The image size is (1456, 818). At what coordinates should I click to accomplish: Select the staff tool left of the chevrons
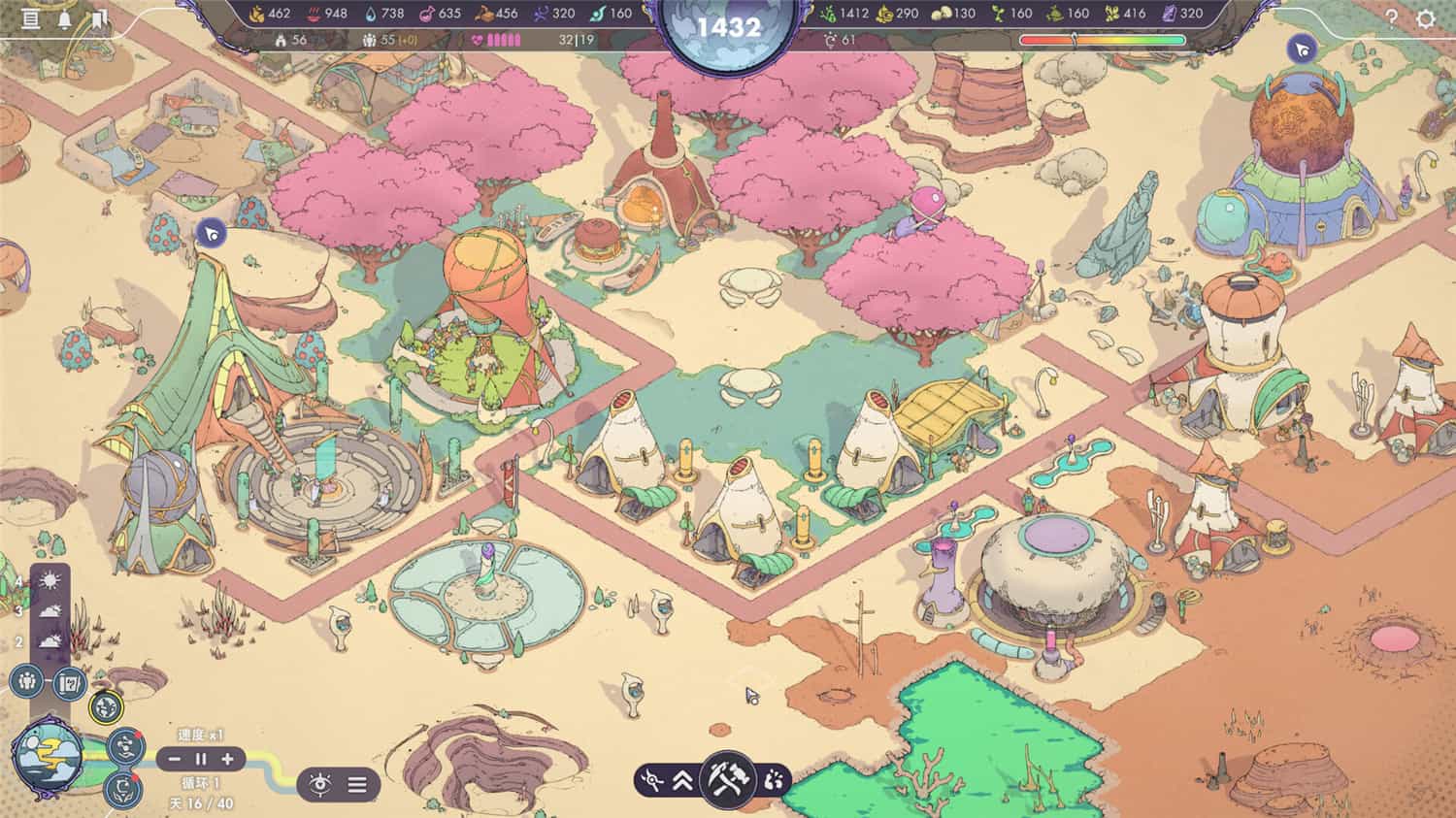pos(652,778)
